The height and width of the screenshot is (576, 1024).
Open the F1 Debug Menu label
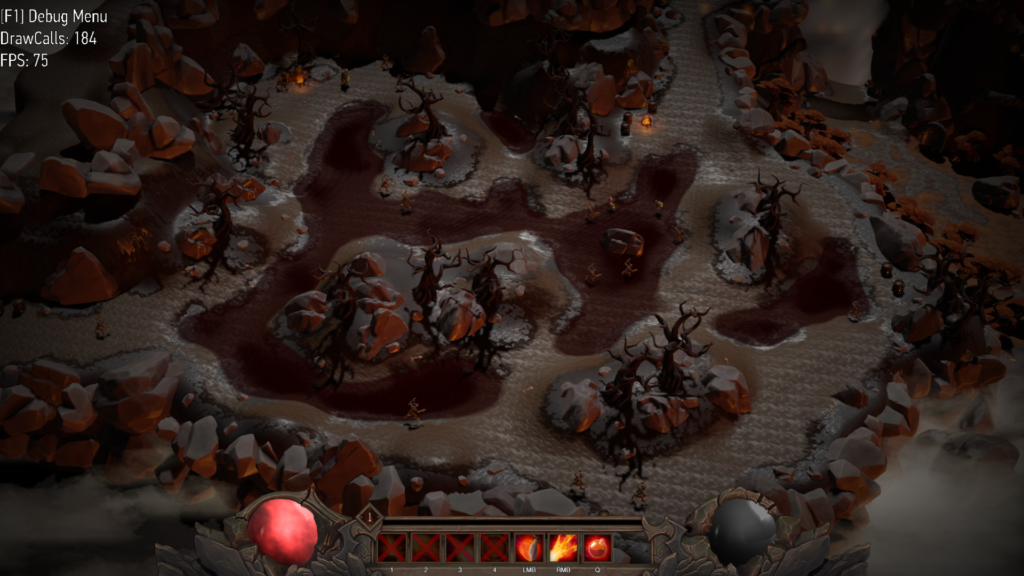55,17
